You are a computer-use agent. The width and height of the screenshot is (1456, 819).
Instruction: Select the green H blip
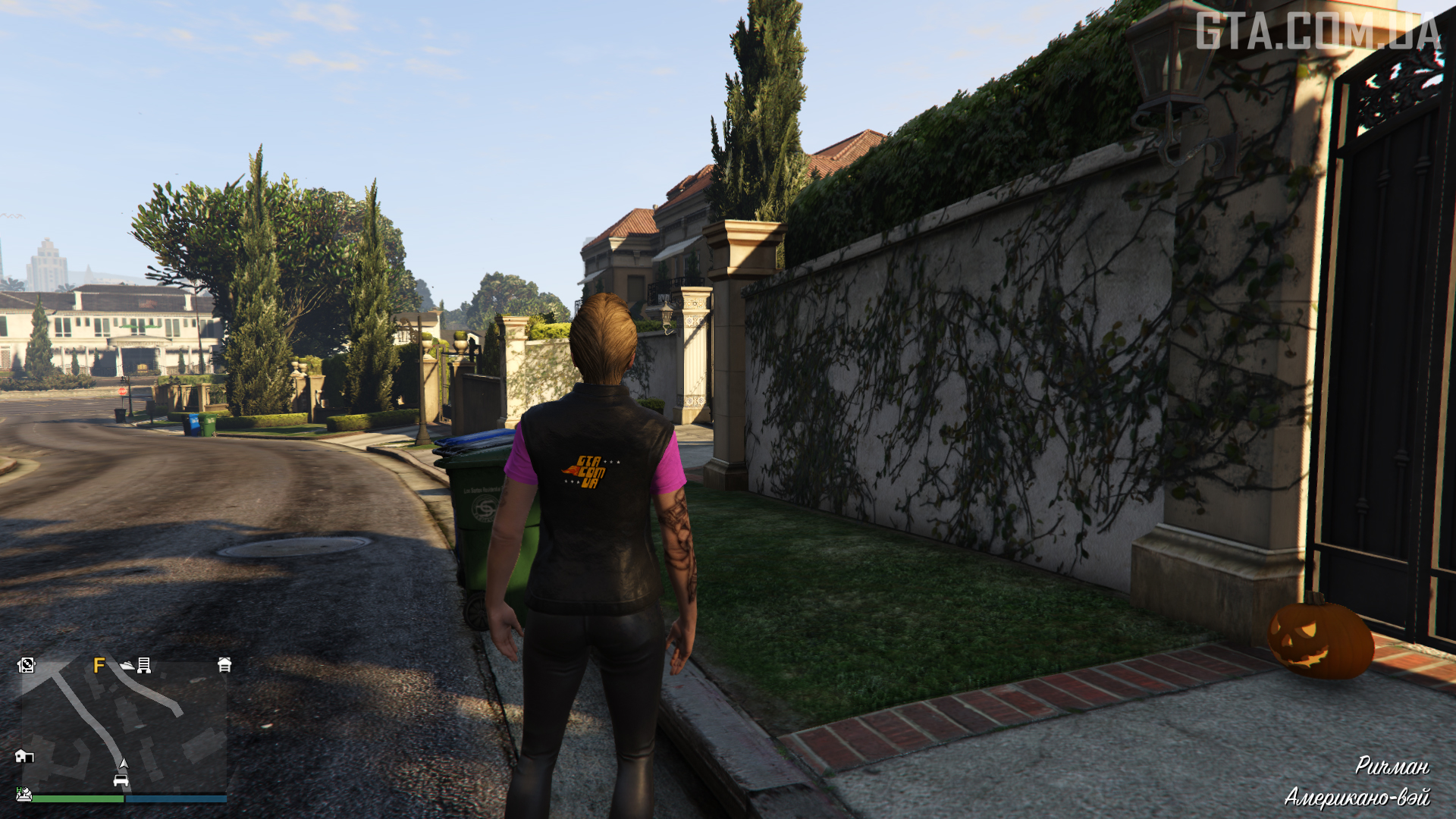(24, 794)
